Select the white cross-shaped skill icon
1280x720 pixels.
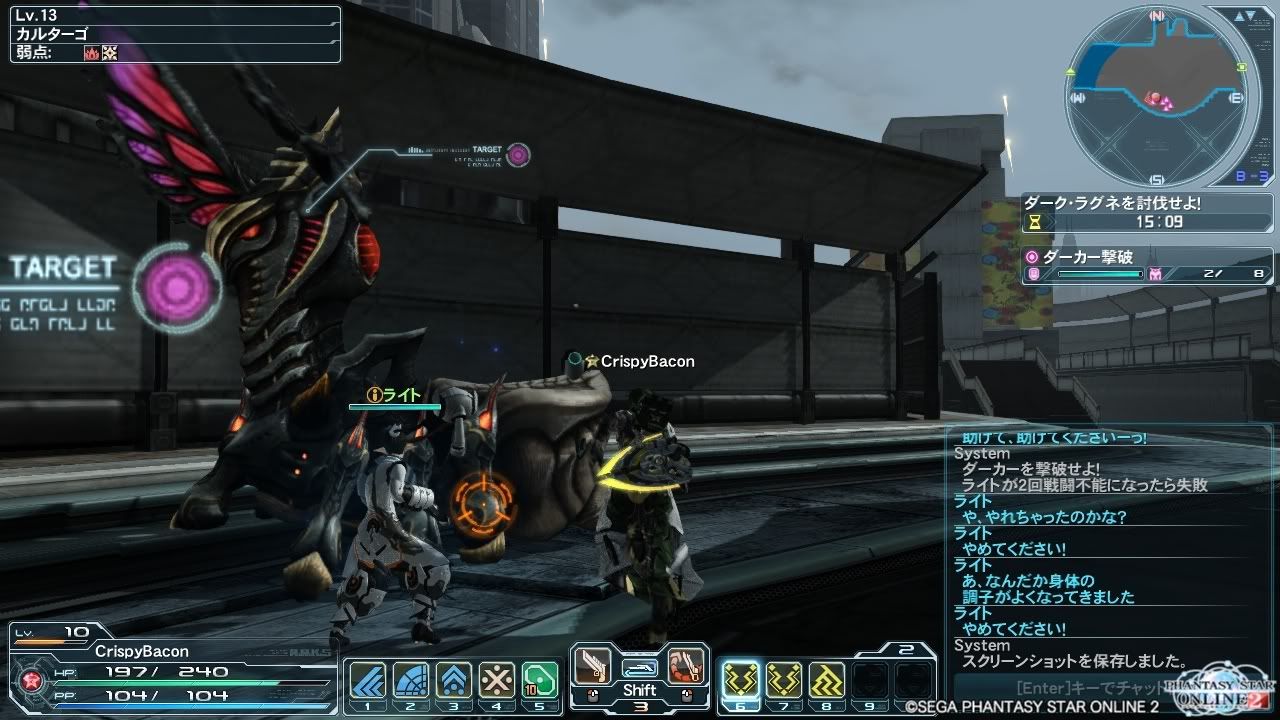click(x=496, y=680)
